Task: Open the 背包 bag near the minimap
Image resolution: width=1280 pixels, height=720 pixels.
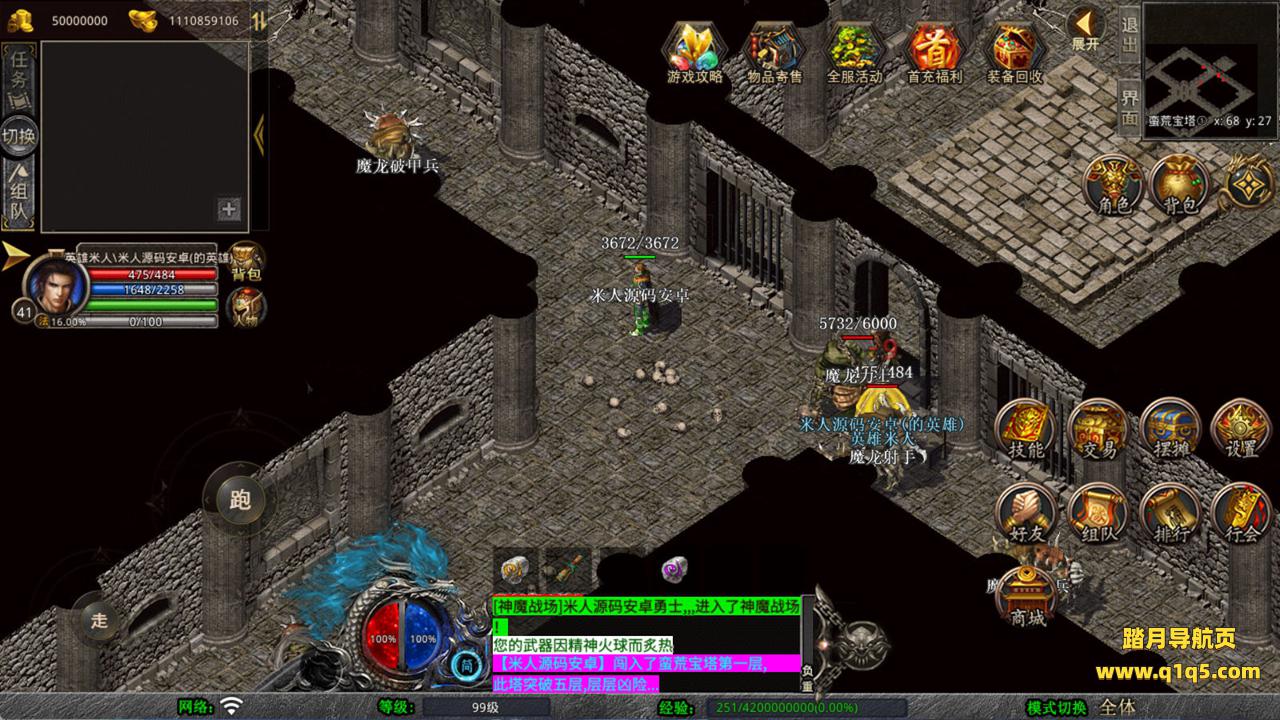Action: click(x=1180, y=186)
